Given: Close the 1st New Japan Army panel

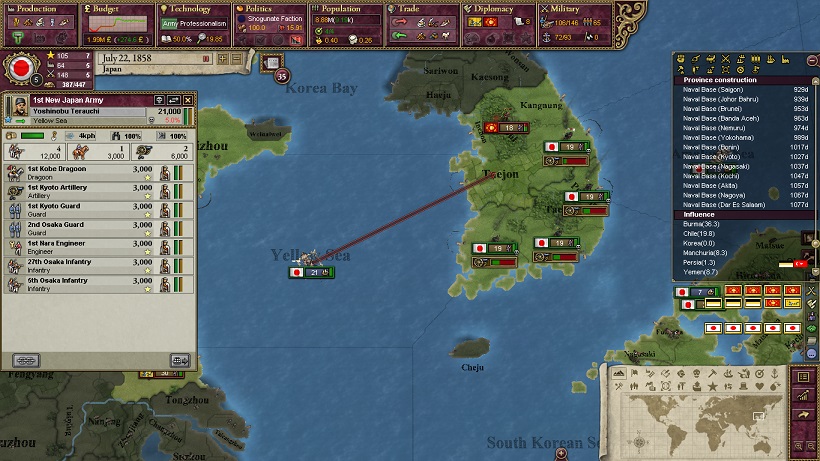Looking at the screenshot, I should pos(186,101).
